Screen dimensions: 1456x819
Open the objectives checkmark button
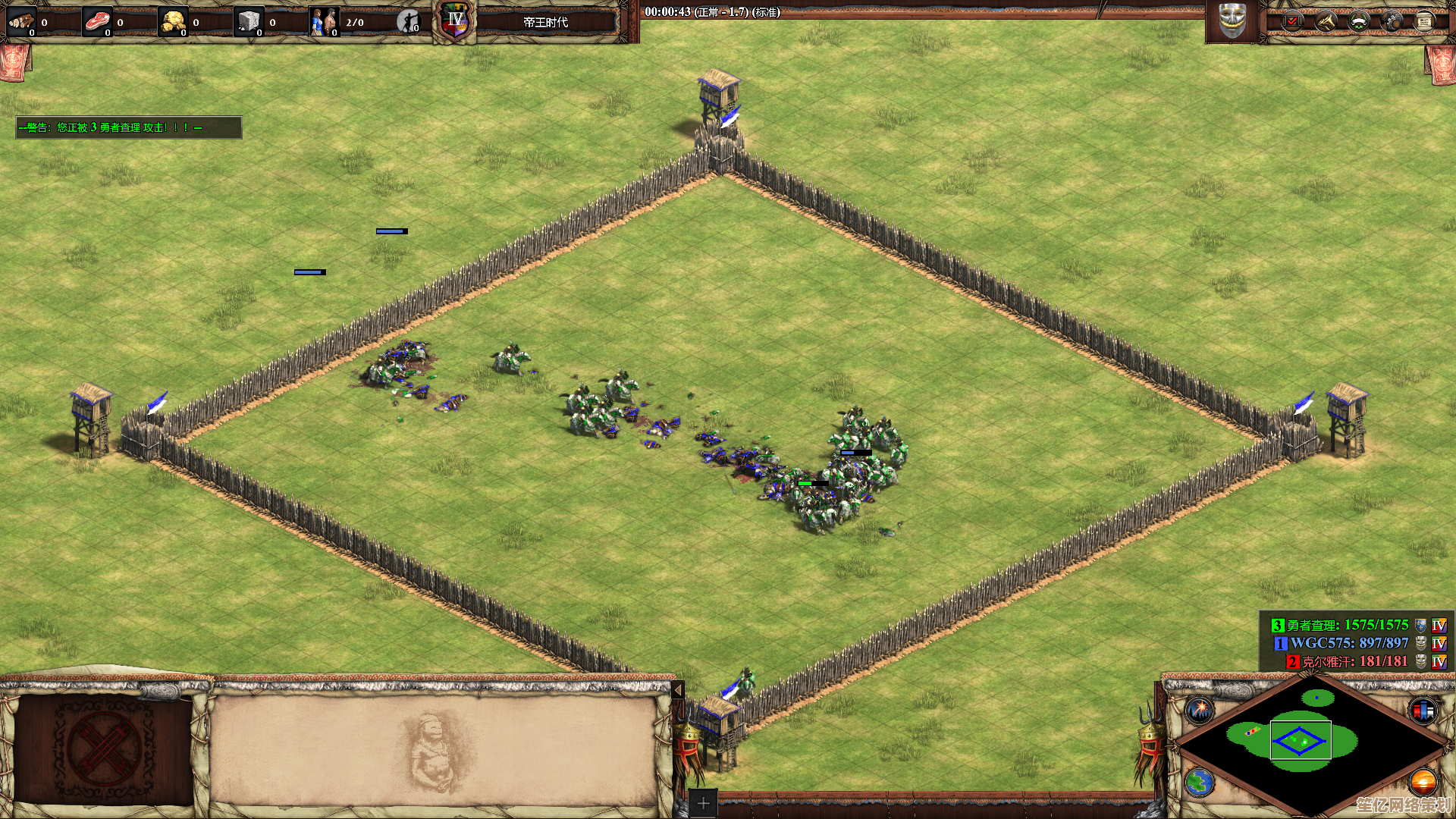pos(1292,21)
